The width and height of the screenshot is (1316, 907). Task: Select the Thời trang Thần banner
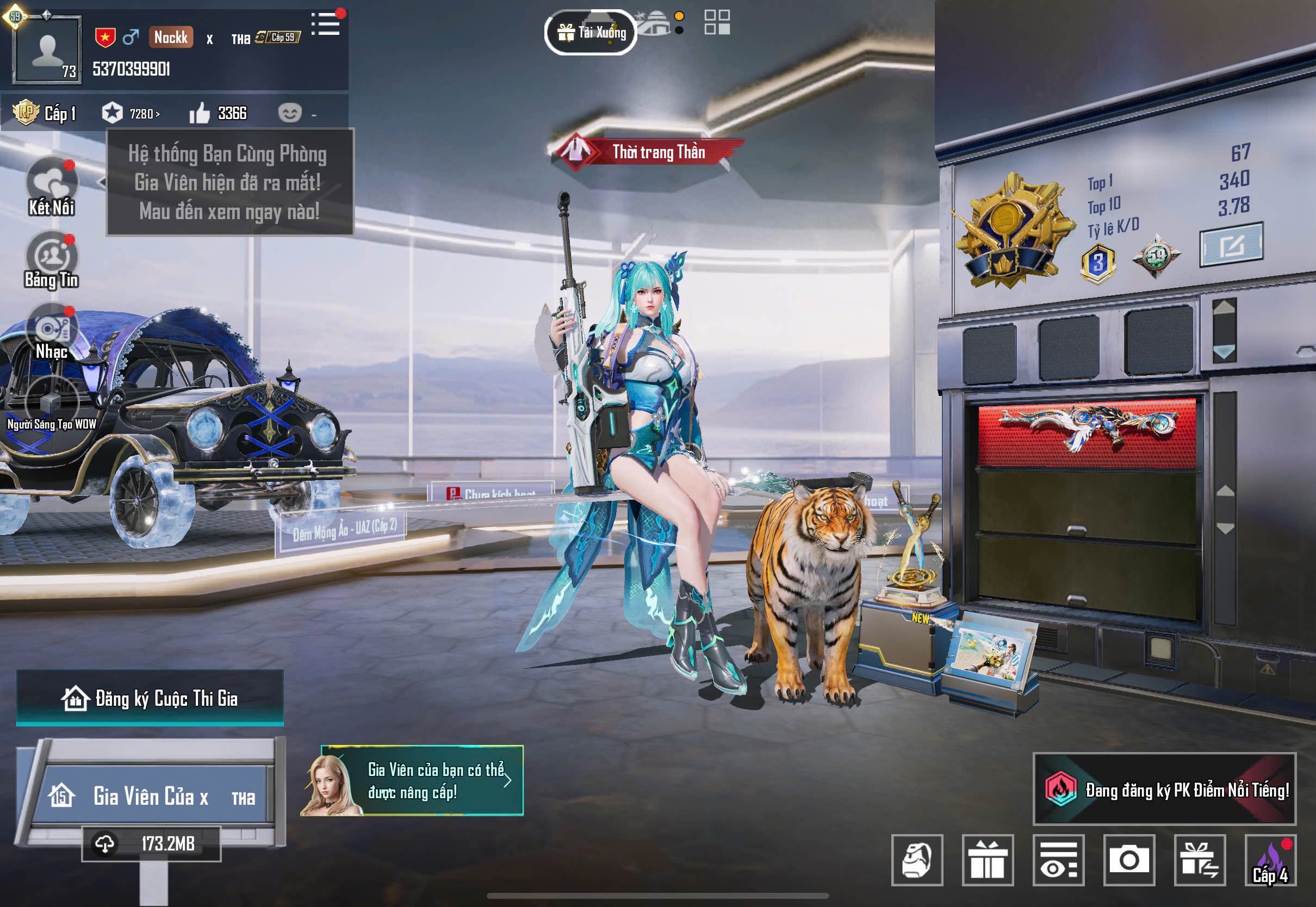647,152
